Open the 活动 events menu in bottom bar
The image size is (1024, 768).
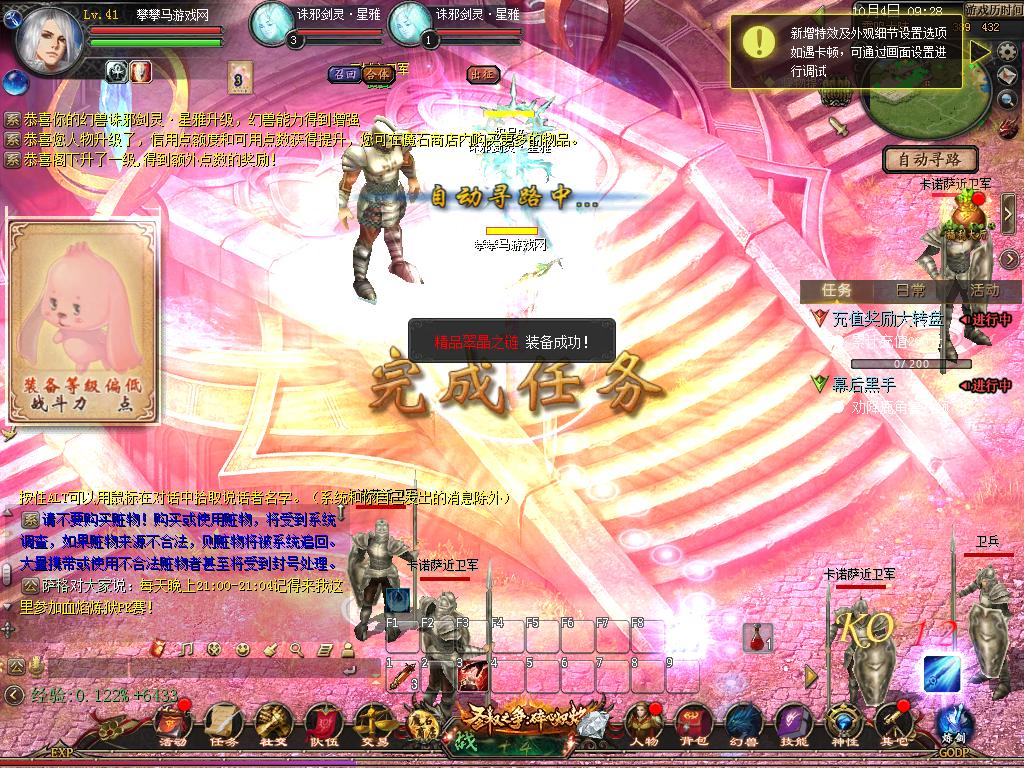pyautogui.click(x=172, y=724)
